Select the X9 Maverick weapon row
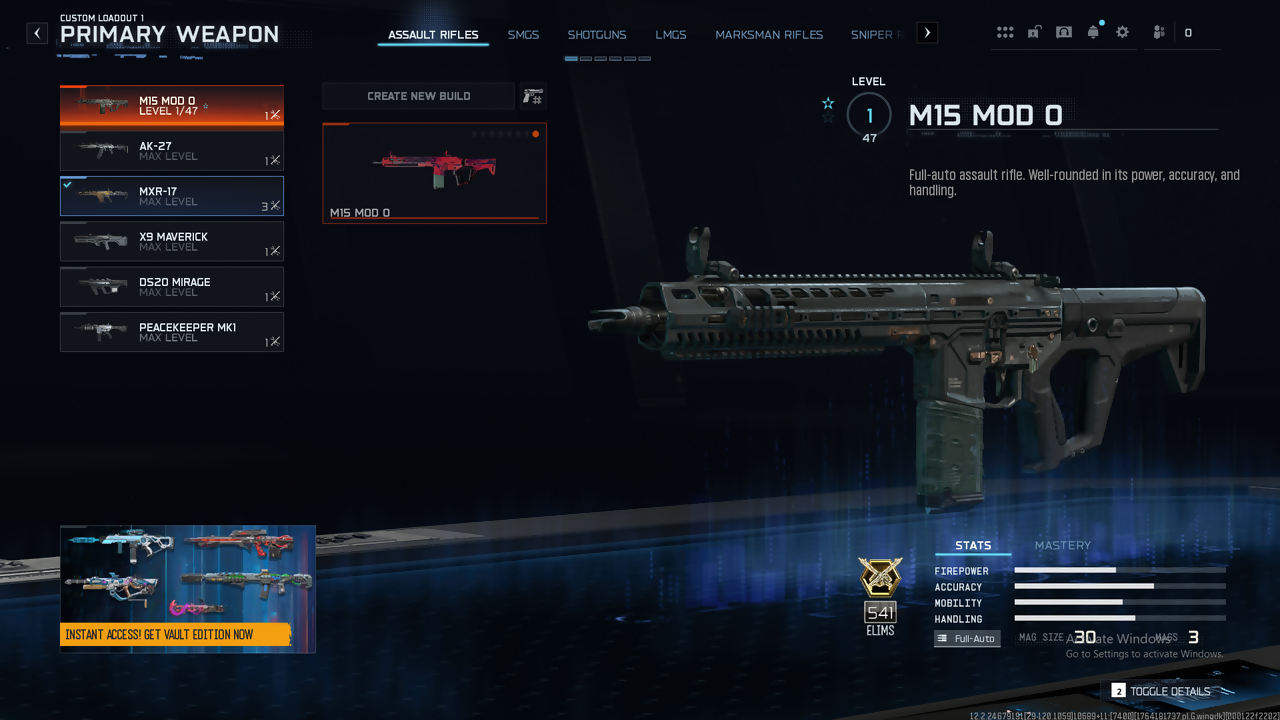This screenshot has width=1280, height=720. [172, 242]
